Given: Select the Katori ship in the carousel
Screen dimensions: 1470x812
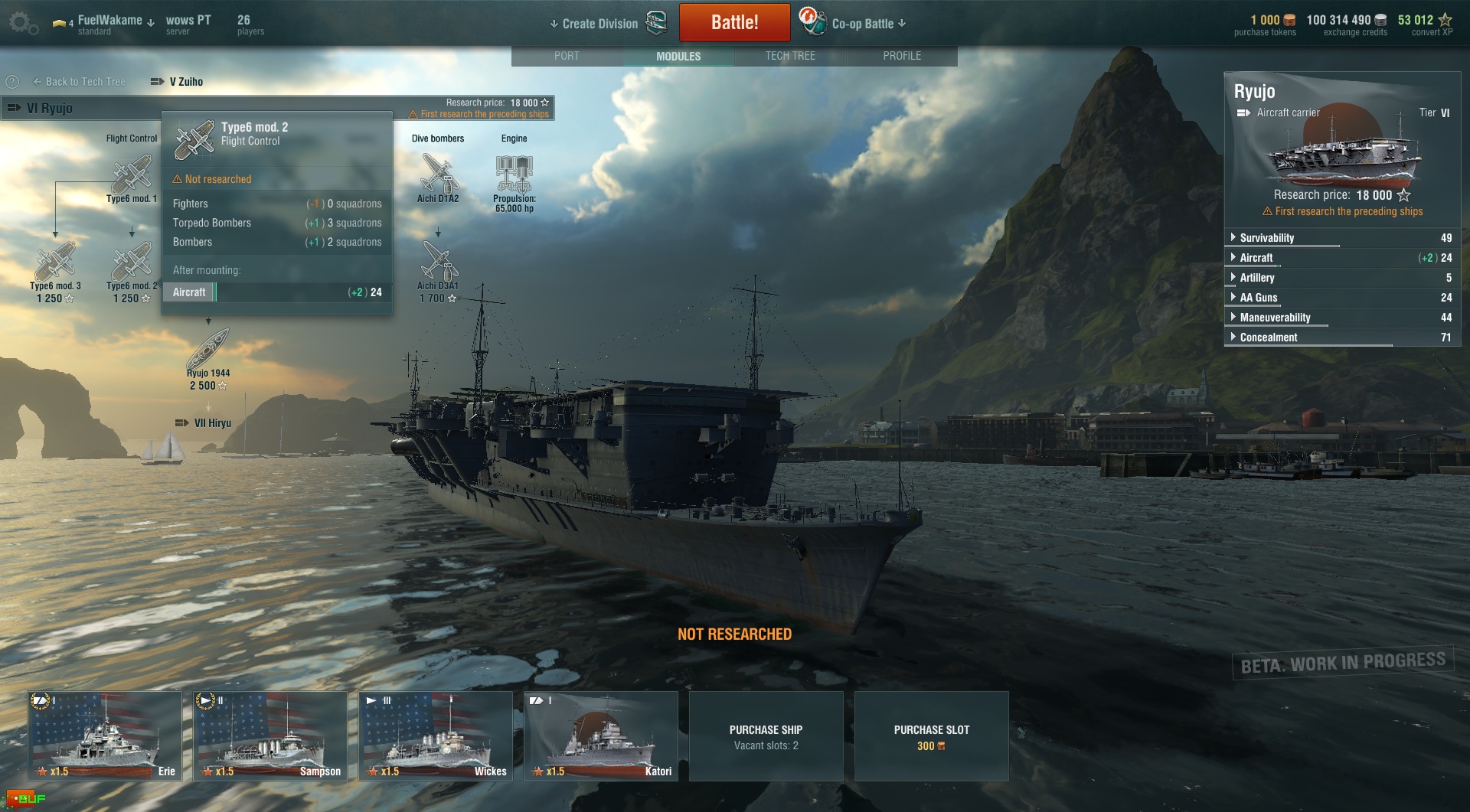Looking at the screenshot, I should click(x=601, y=735).
